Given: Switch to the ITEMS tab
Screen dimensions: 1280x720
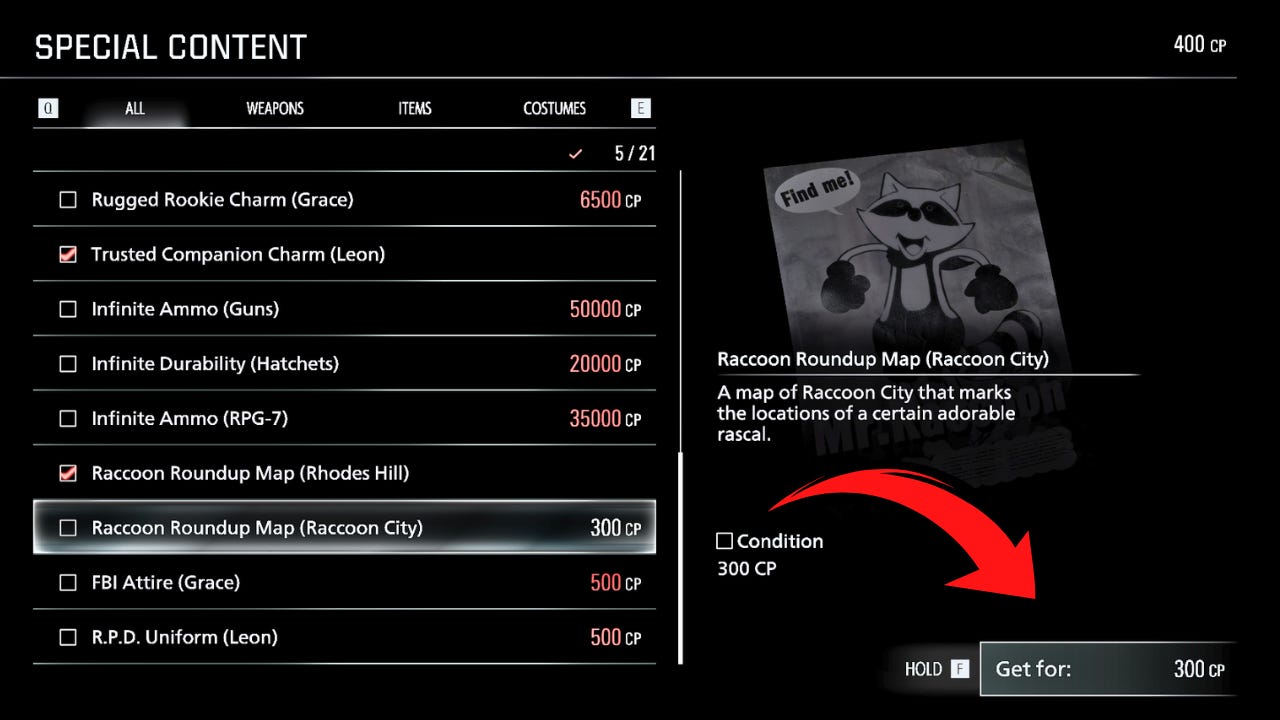Looking at the screenshot, I should 414,108.
